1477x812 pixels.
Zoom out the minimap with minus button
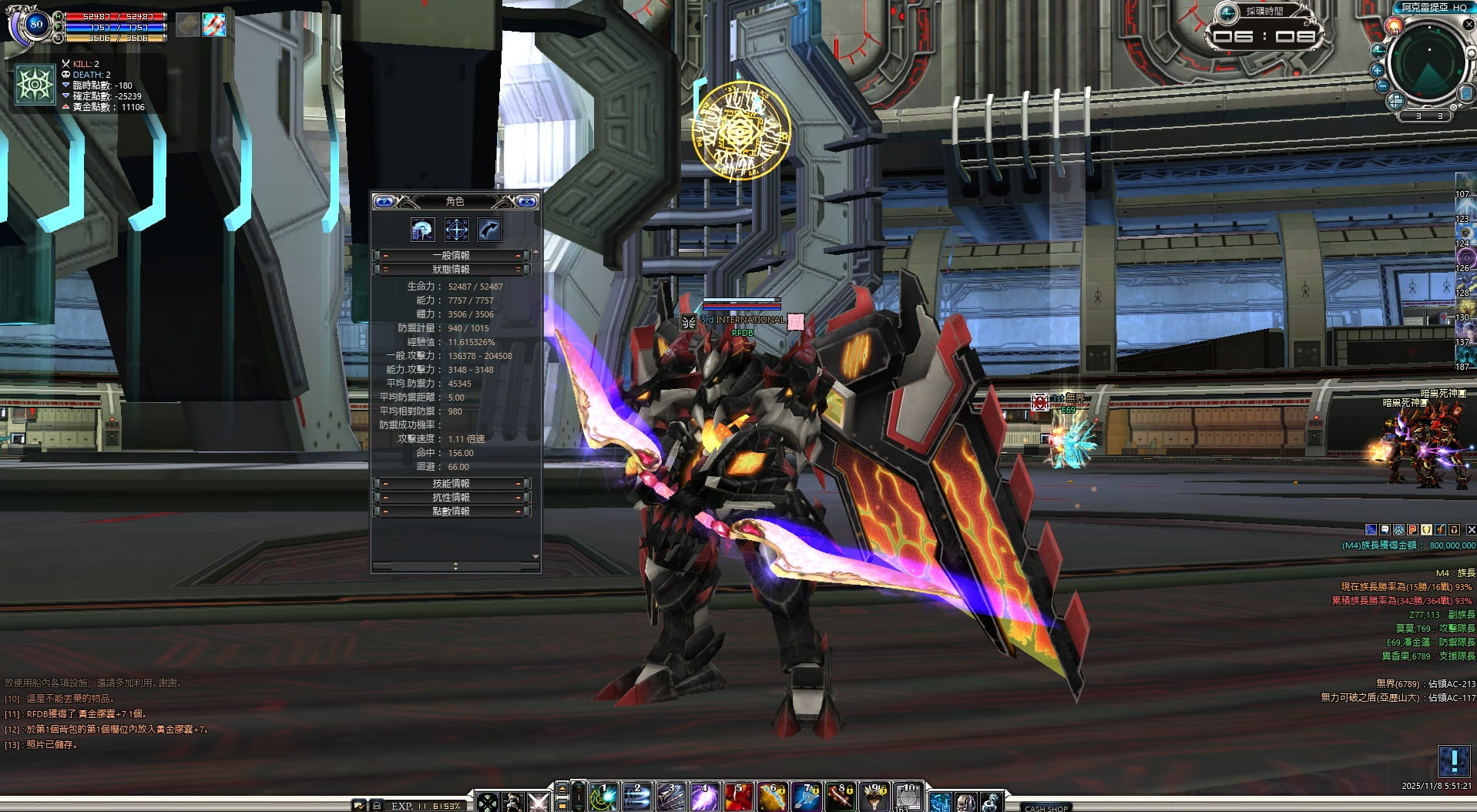1382,86
